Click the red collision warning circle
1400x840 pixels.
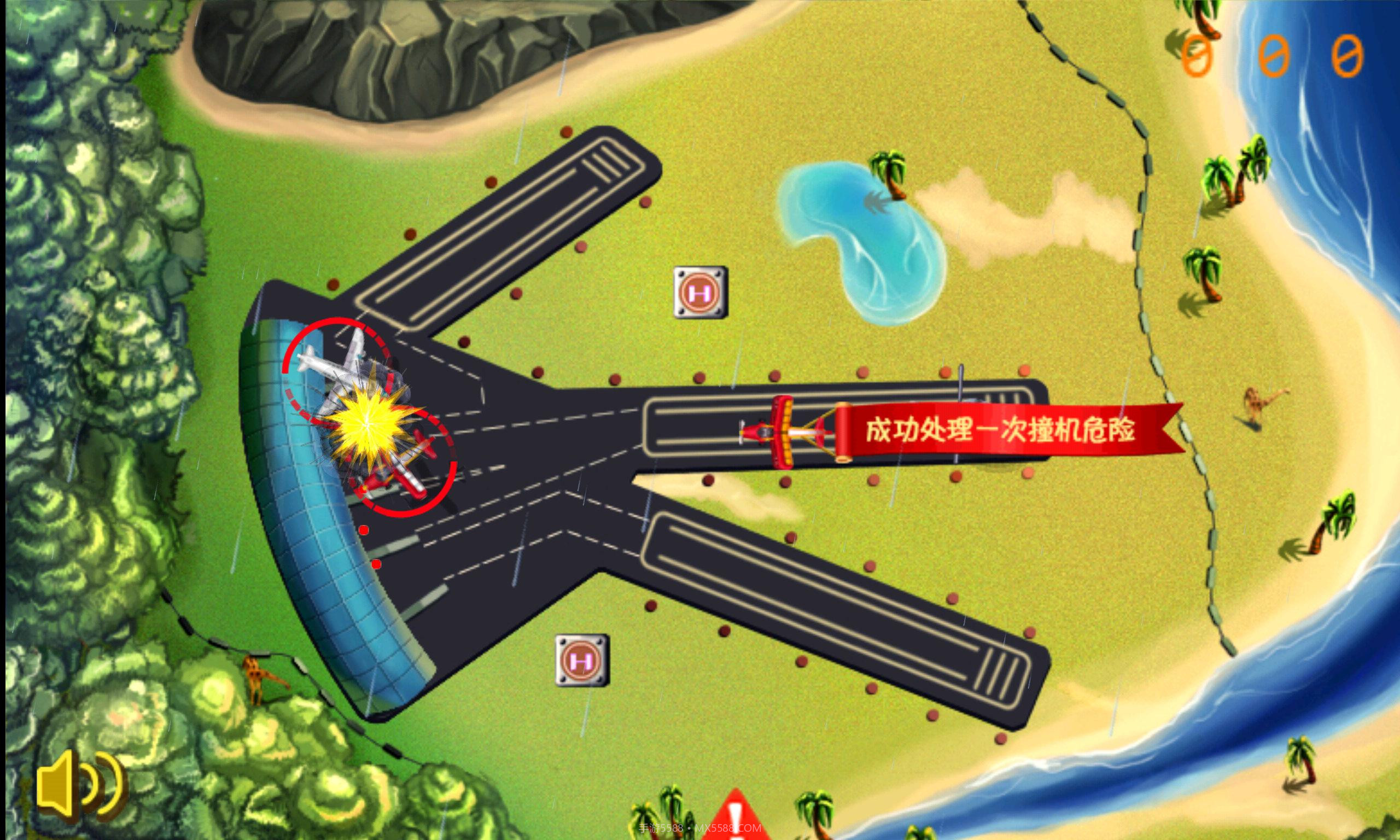pyautogui.click(x=368, y=416)
